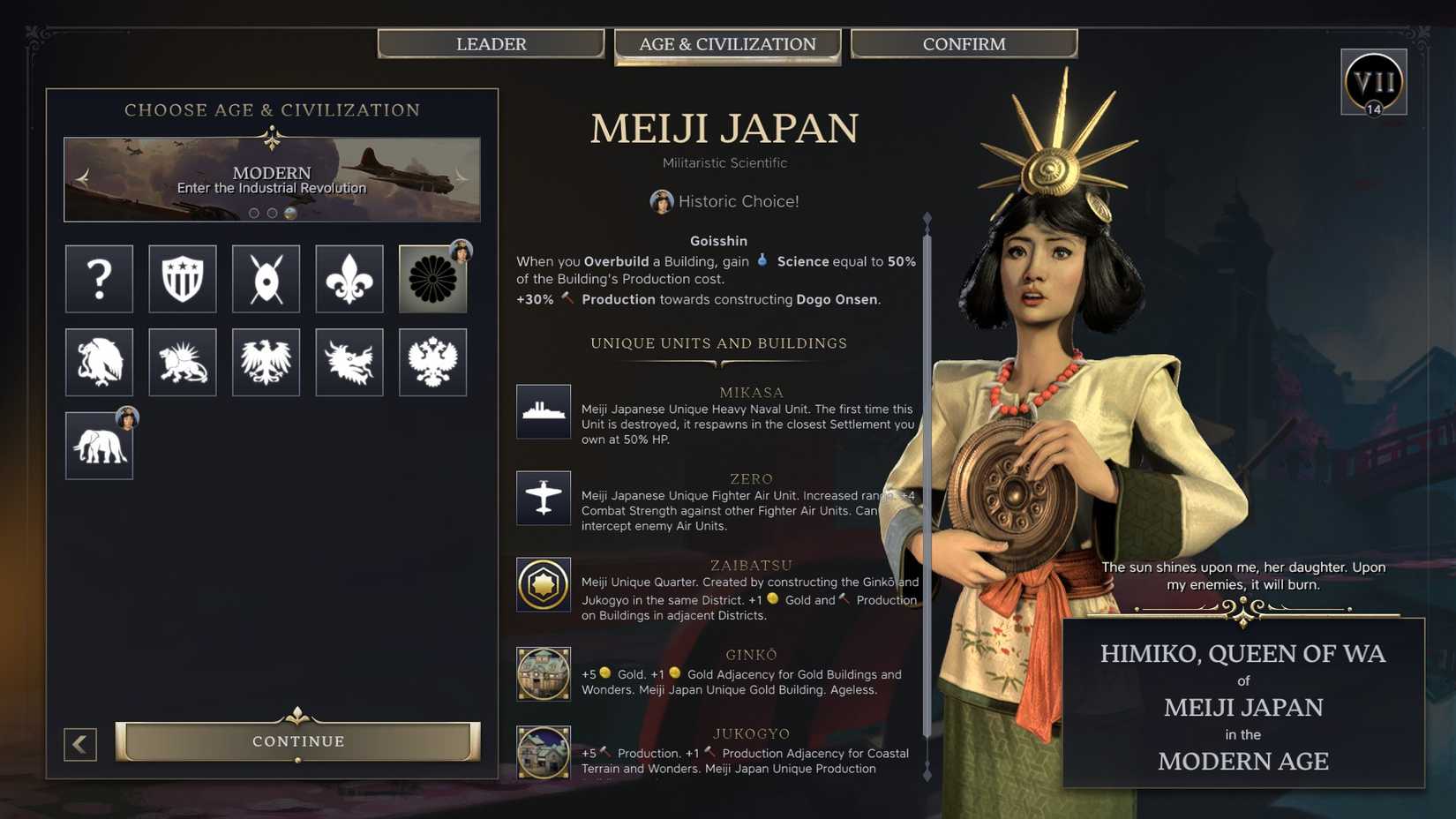Select the double-headed eagle civilization emblem
1456x819 pixels.
[432, 362]
